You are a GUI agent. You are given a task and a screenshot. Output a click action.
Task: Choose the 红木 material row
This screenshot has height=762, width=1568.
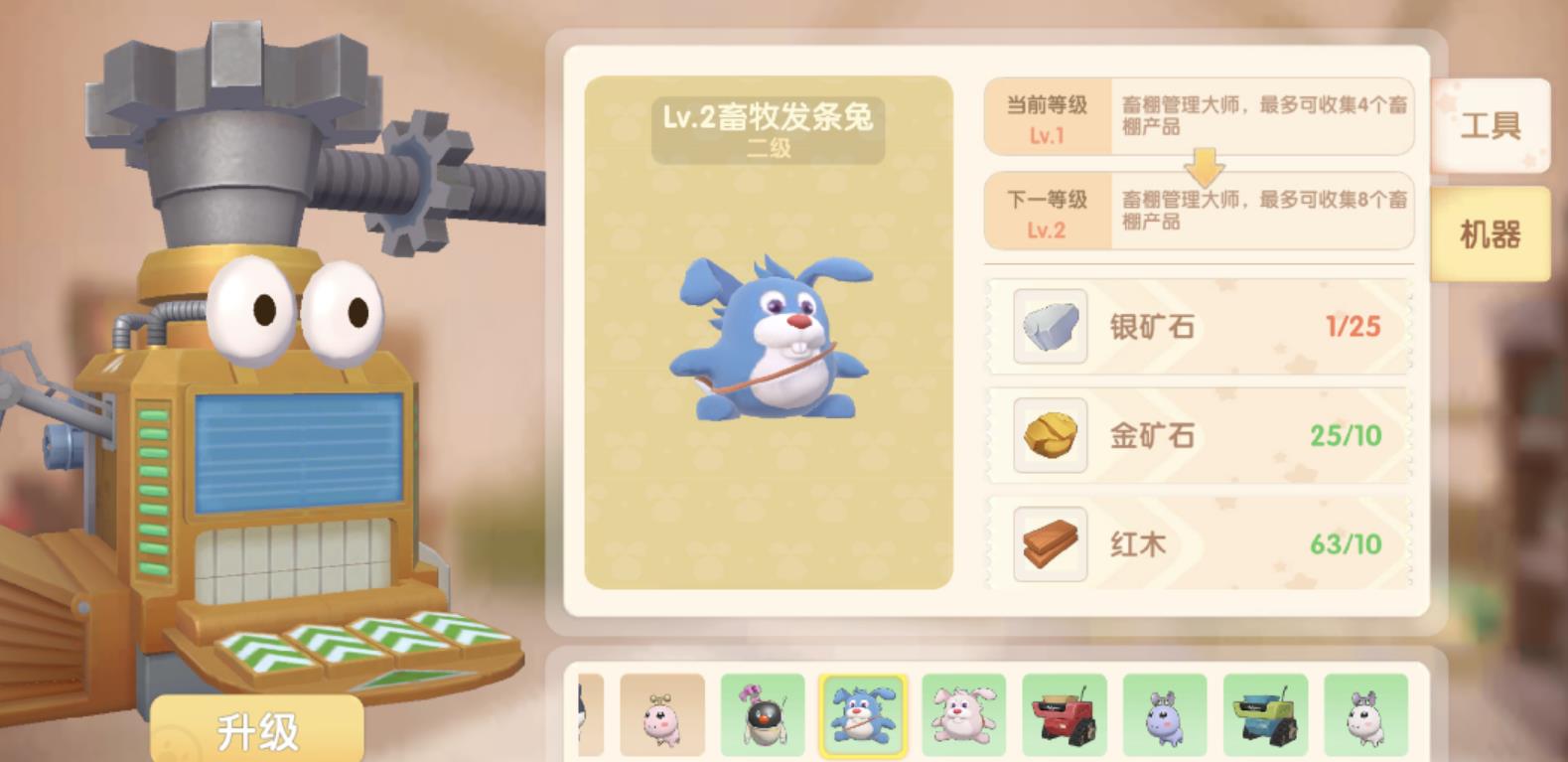(x=1198, y=543)
